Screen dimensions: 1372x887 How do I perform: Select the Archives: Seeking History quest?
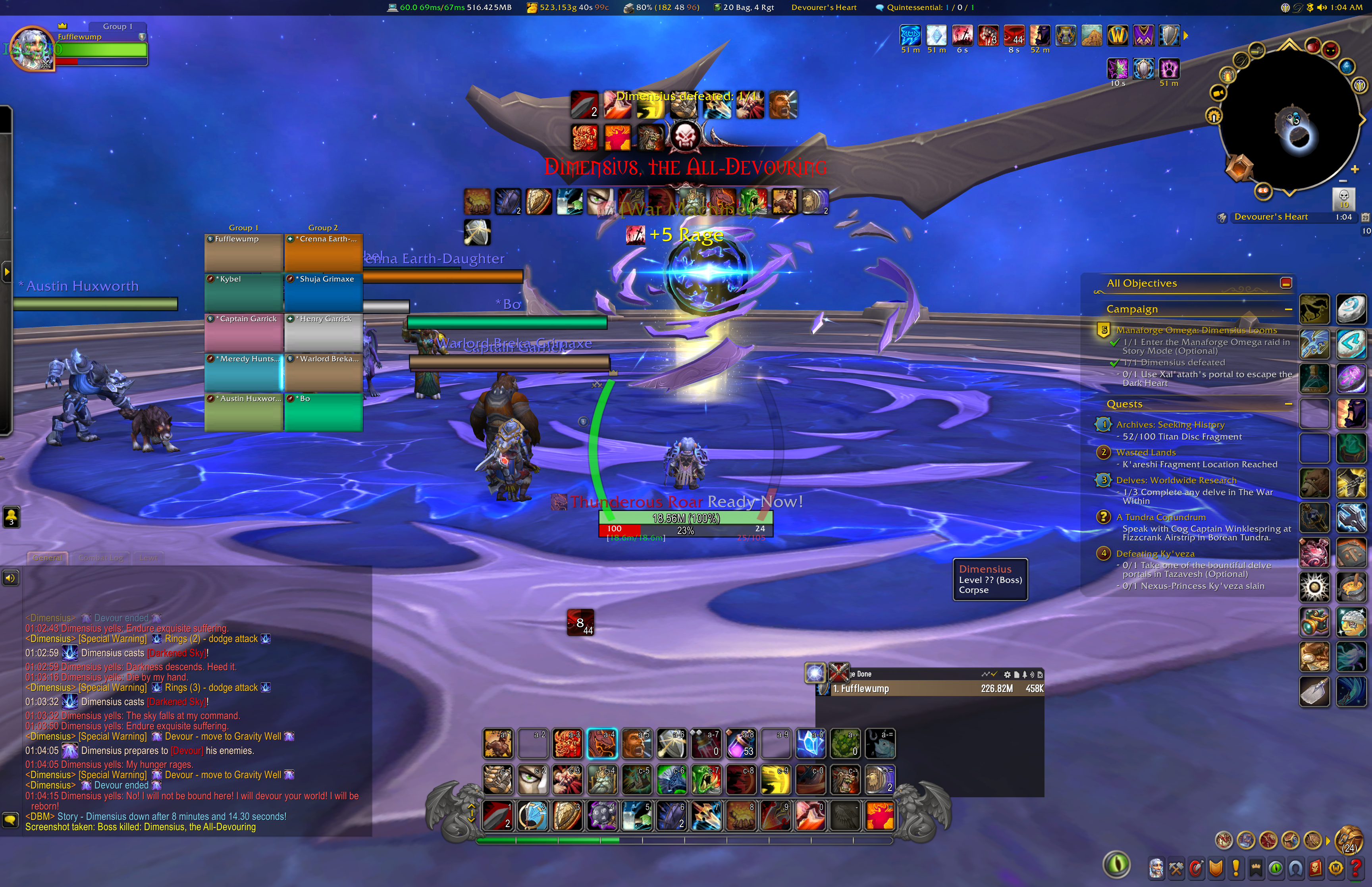pyautogui.click(x=1170, y=424)
